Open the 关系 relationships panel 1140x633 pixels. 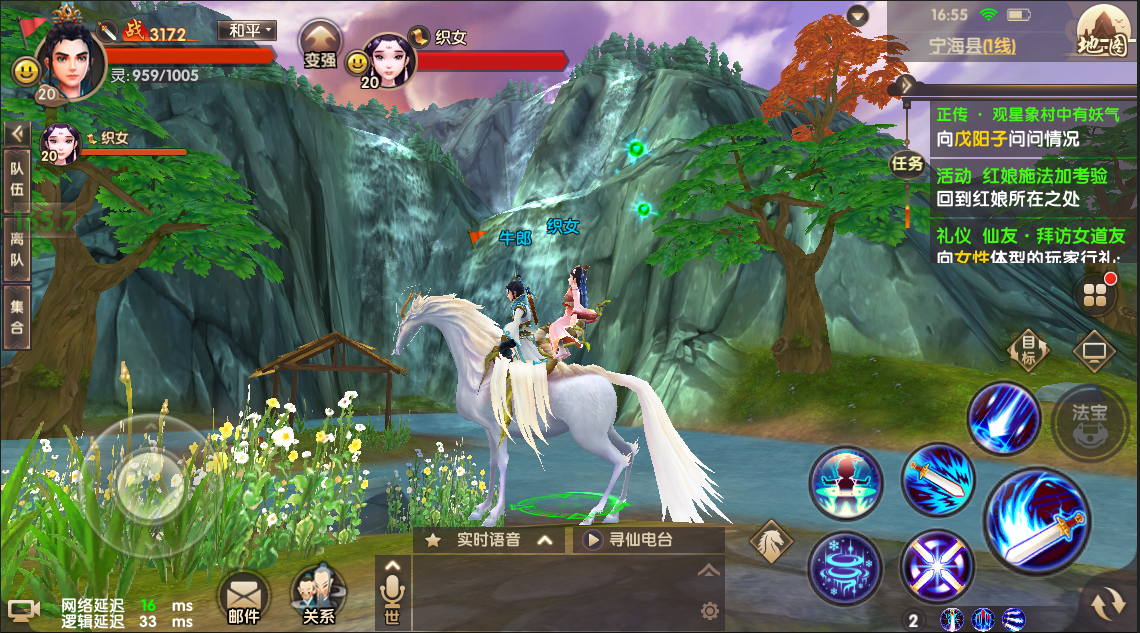(317, 597)
